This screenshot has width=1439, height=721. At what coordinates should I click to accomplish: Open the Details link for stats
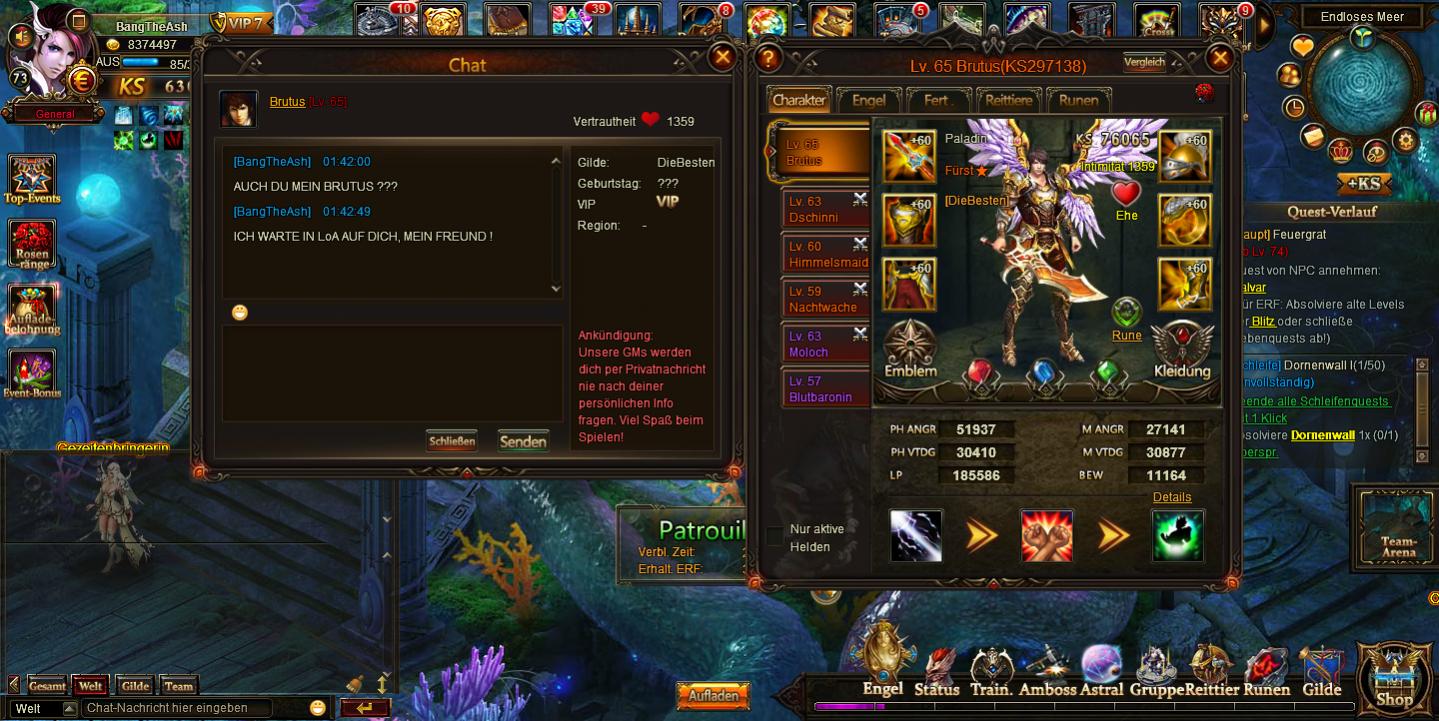pyautogui.click(x=1171, y=497)
